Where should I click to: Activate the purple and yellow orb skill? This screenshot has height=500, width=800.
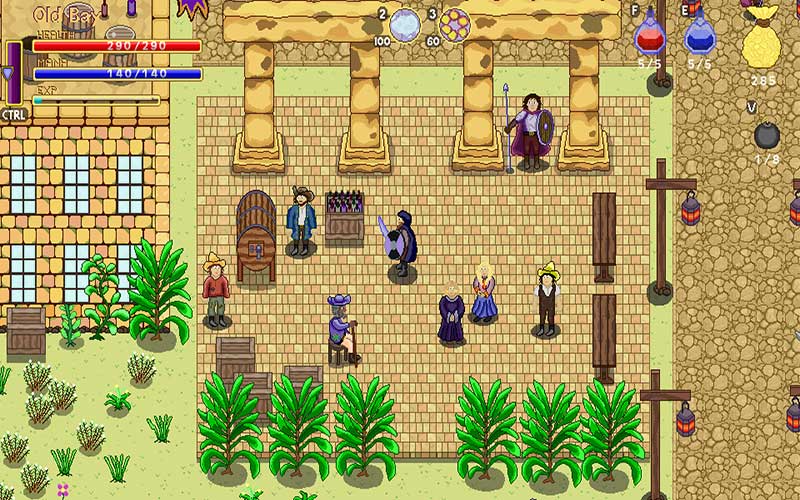tap(454, 23)
